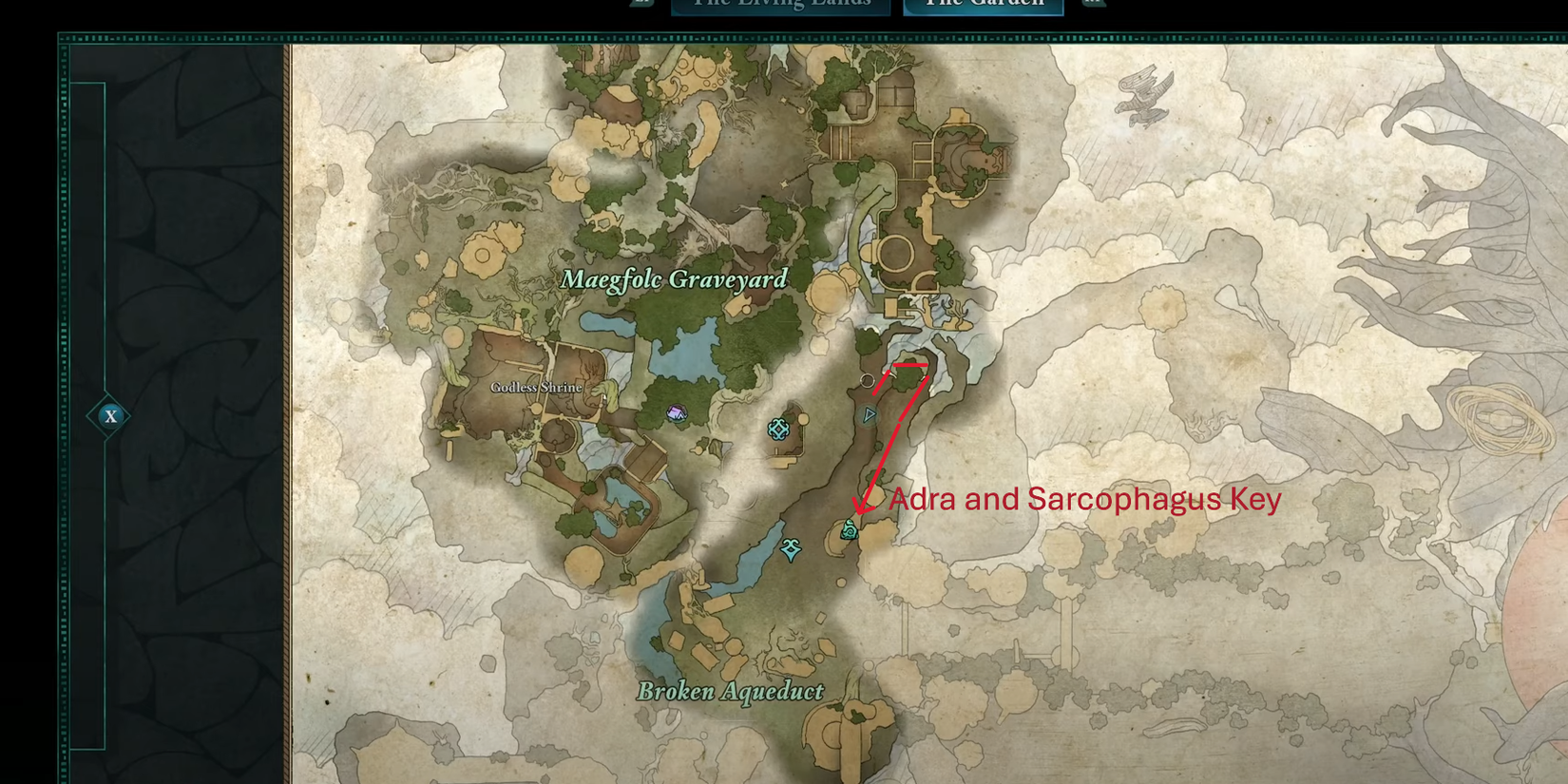
Task: Select the teal fast-travel beacon marker
Action: pyautogui.click(x=779, y=430)
